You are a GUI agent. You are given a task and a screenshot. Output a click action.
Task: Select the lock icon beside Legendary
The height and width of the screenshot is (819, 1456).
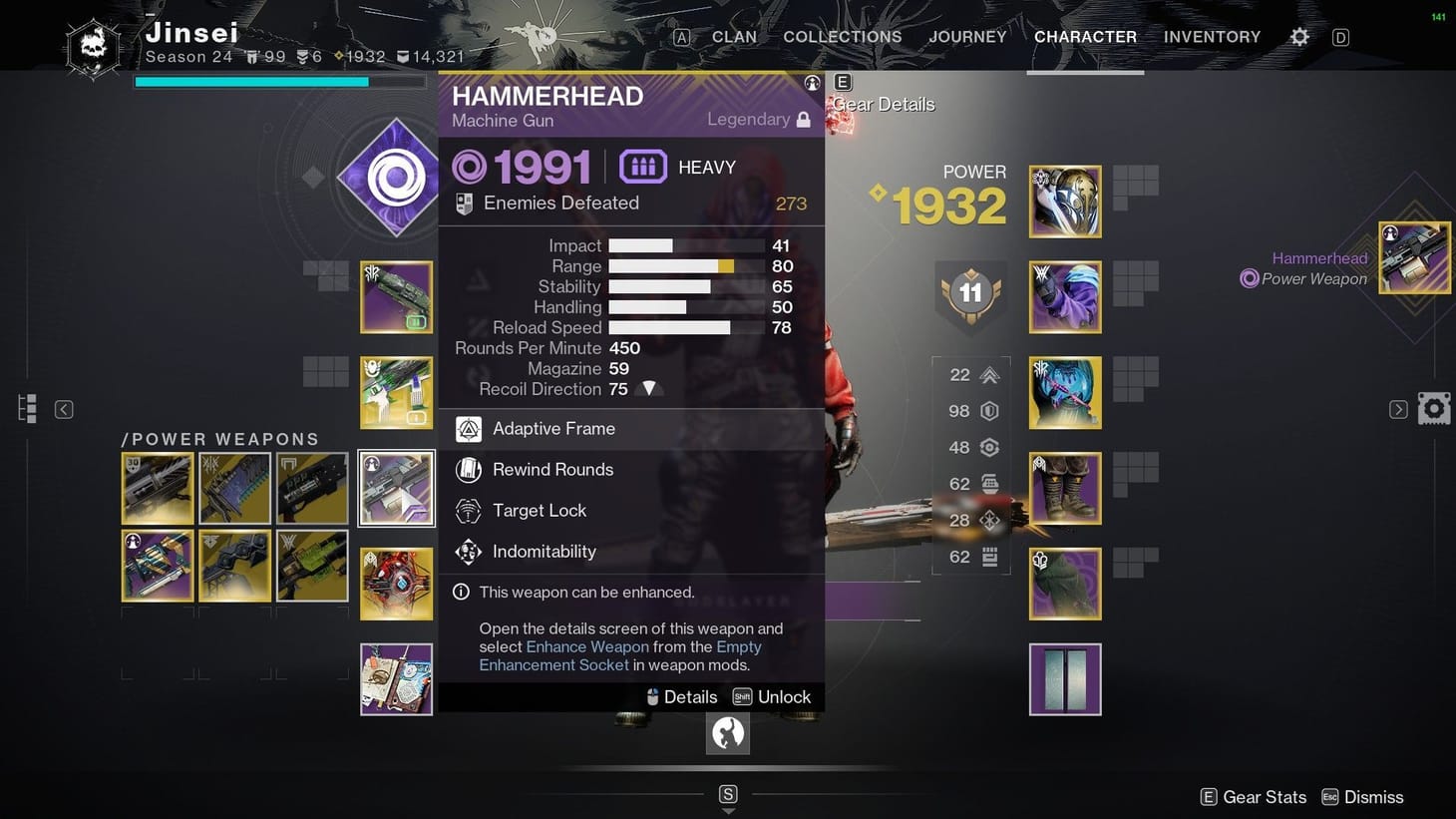click(803, 119)
